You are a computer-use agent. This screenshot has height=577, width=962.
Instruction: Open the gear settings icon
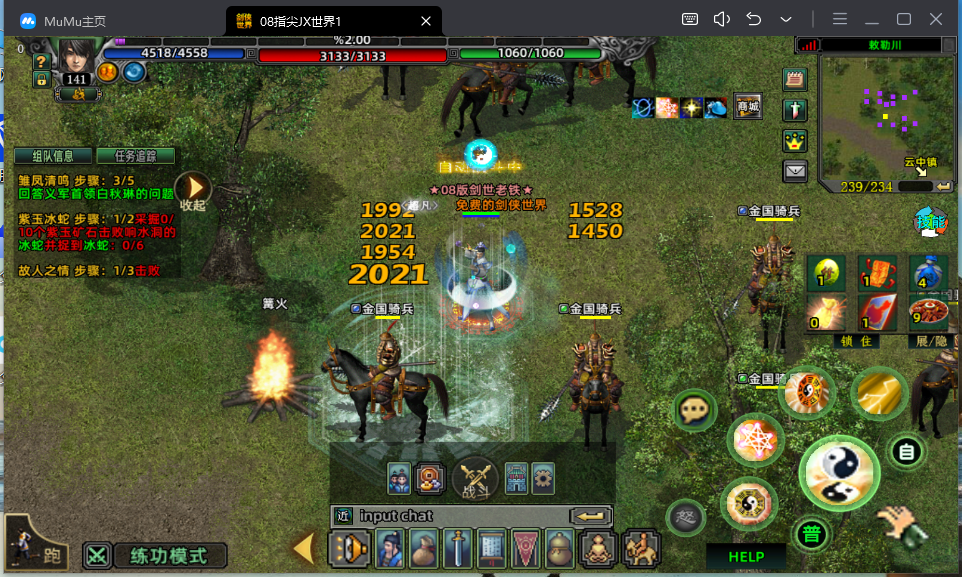[543, 476]
